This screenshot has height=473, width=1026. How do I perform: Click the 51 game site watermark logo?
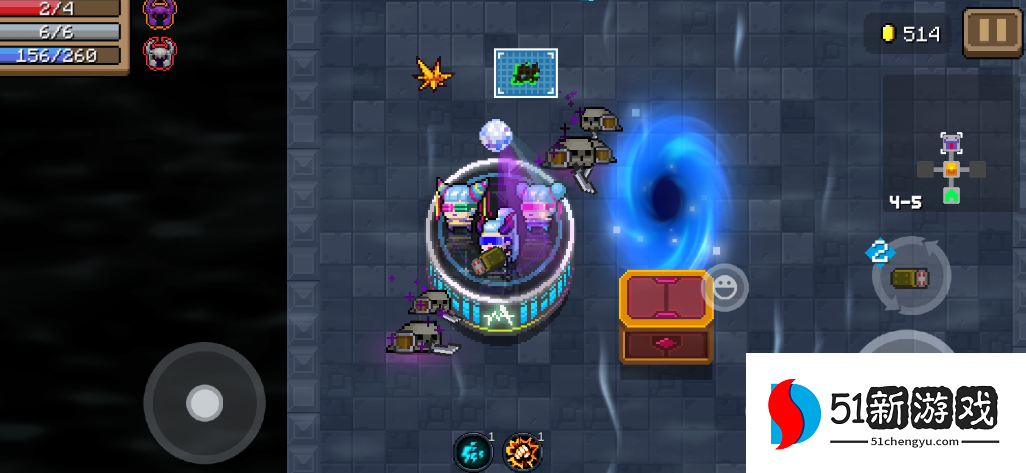tap(885, 413)
